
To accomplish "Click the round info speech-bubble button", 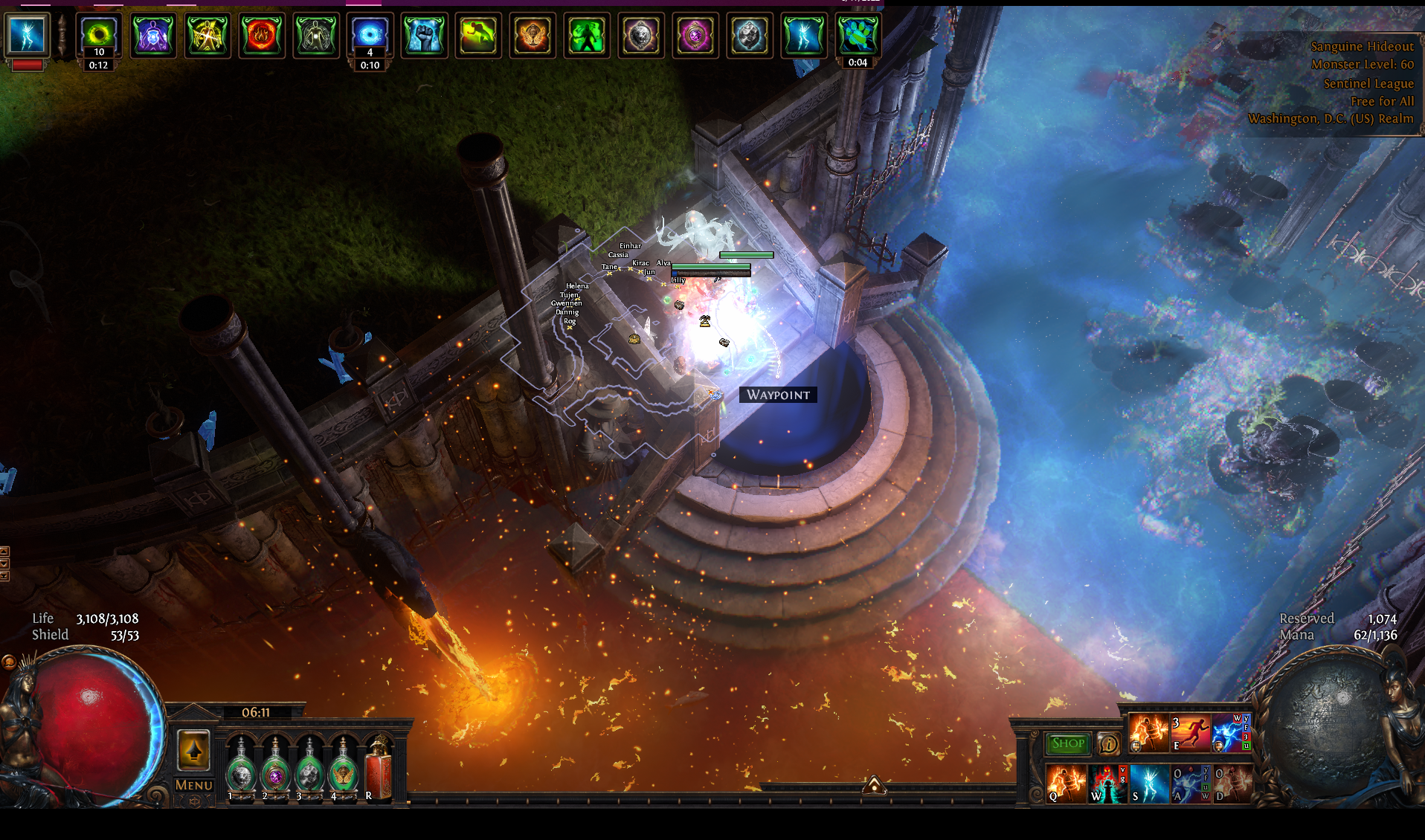I will coord(1108,743).
